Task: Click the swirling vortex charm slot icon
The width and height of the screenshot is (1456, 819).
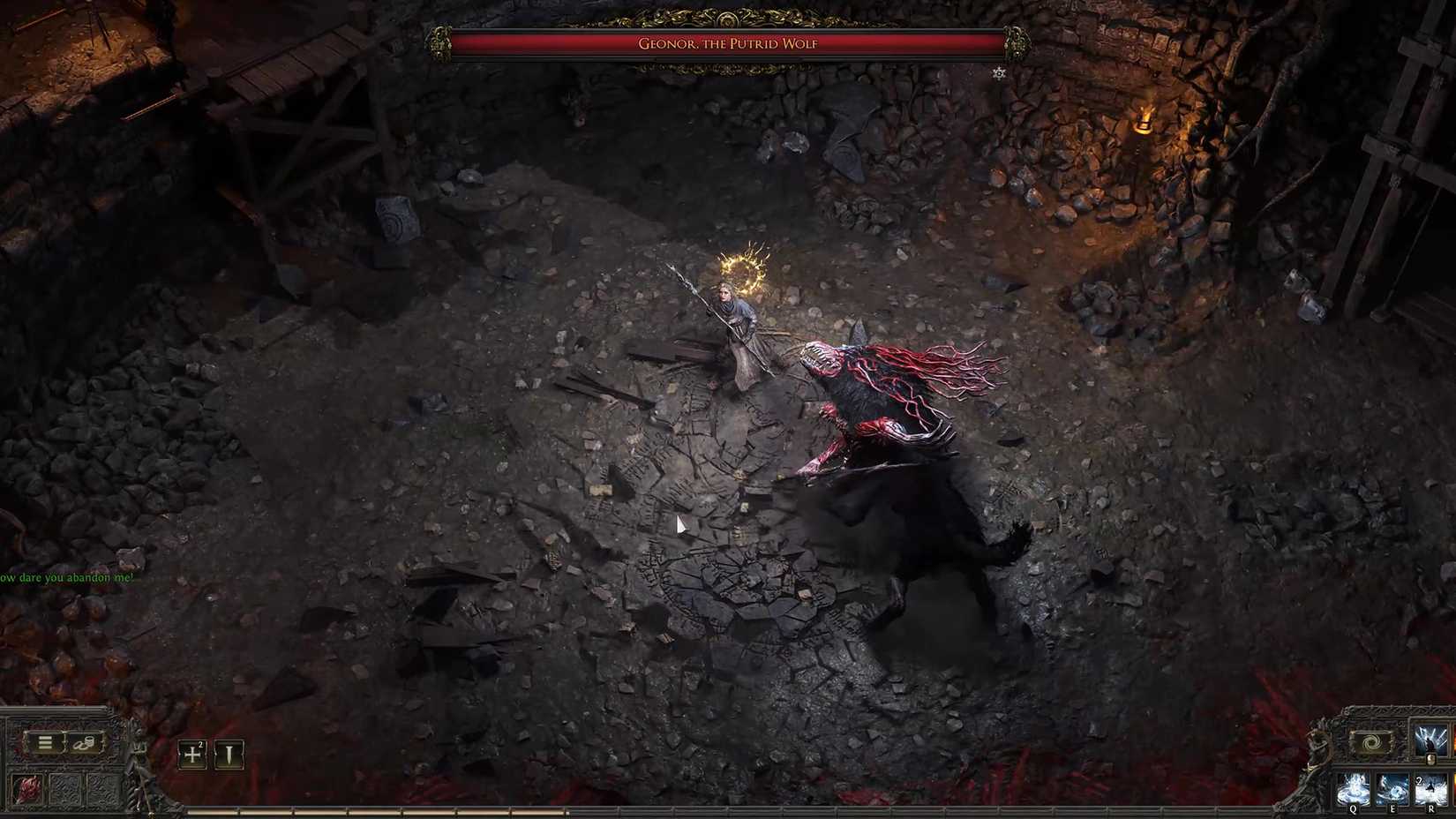Action: point(1372,742)
